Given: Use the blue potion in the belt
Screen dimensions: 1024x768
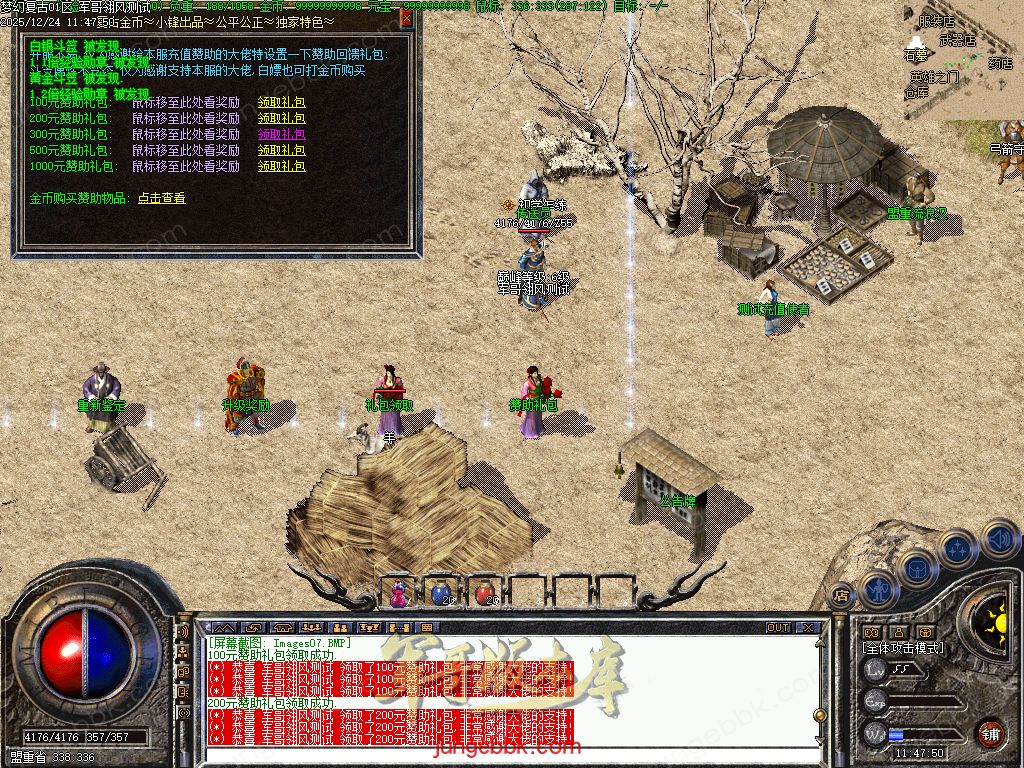Looking at the screenshot, I should (x=441, y=592).
